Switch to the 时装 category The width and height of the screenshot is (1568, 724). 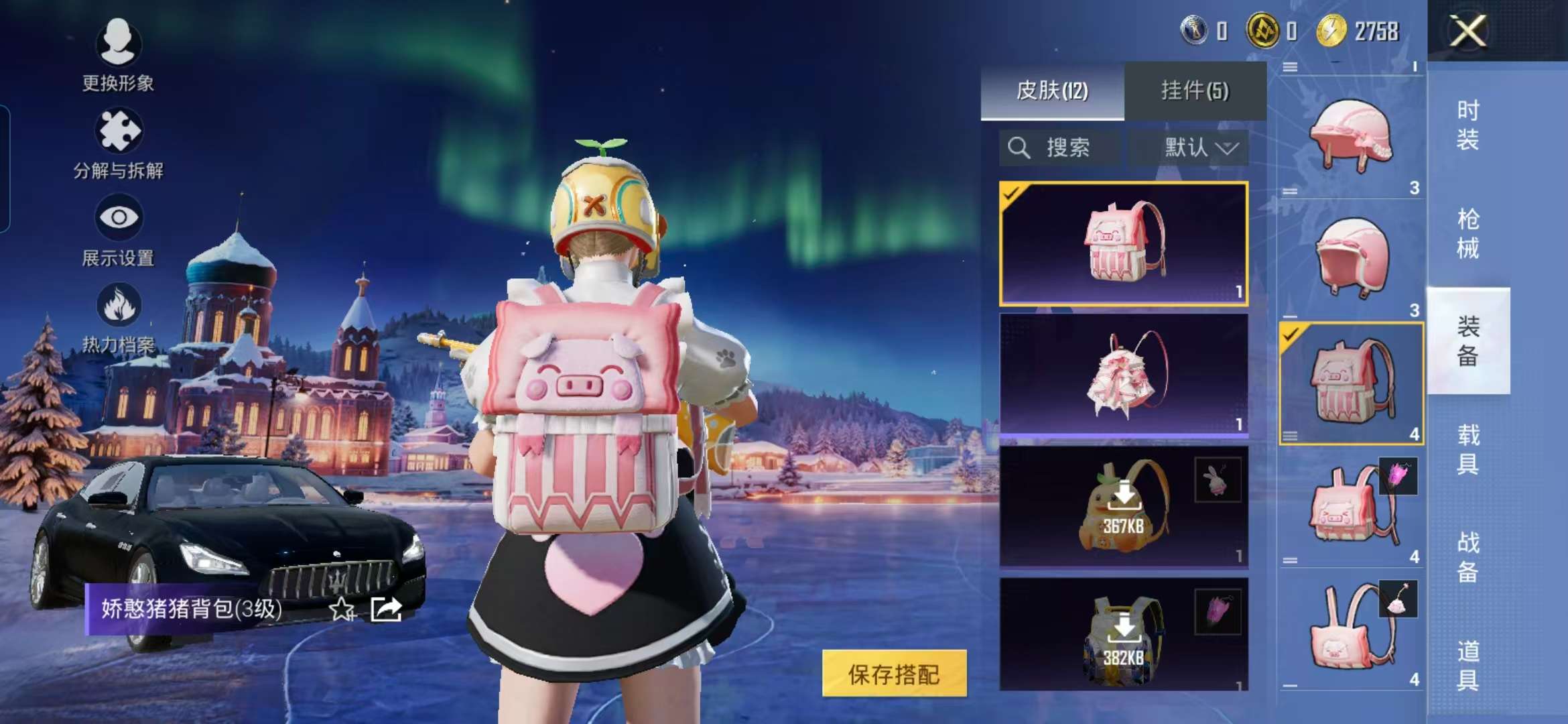pos(1467,125)
